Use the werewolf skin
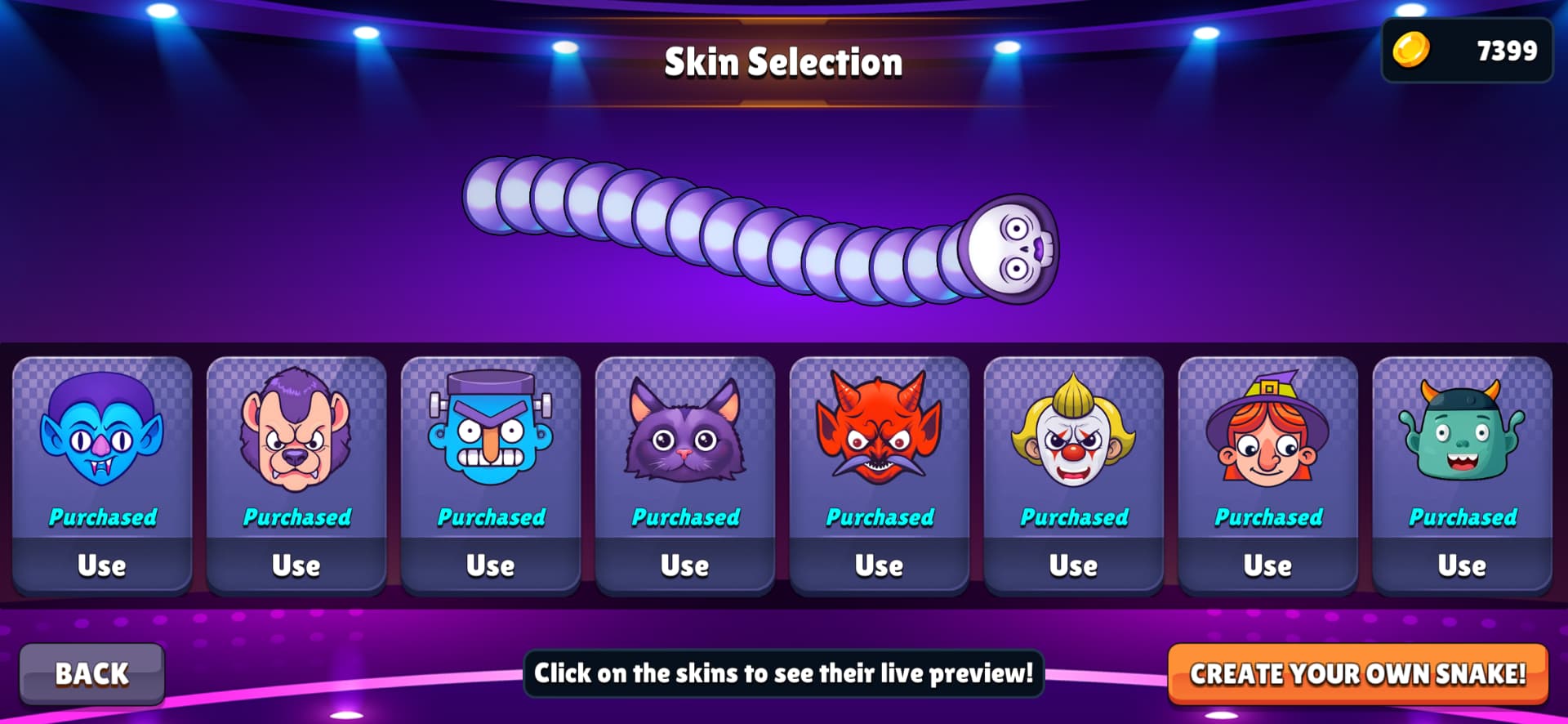 [296, 565]
